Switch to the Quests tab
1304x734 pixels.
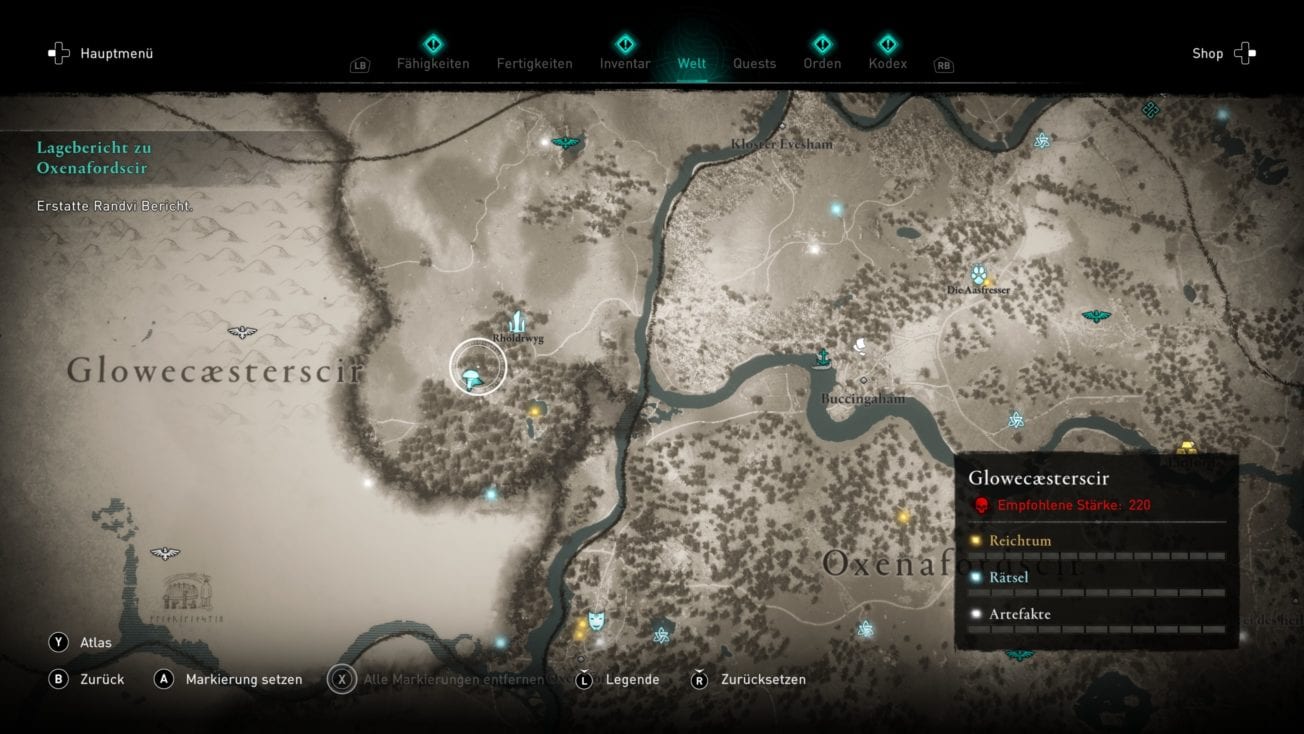754,63
